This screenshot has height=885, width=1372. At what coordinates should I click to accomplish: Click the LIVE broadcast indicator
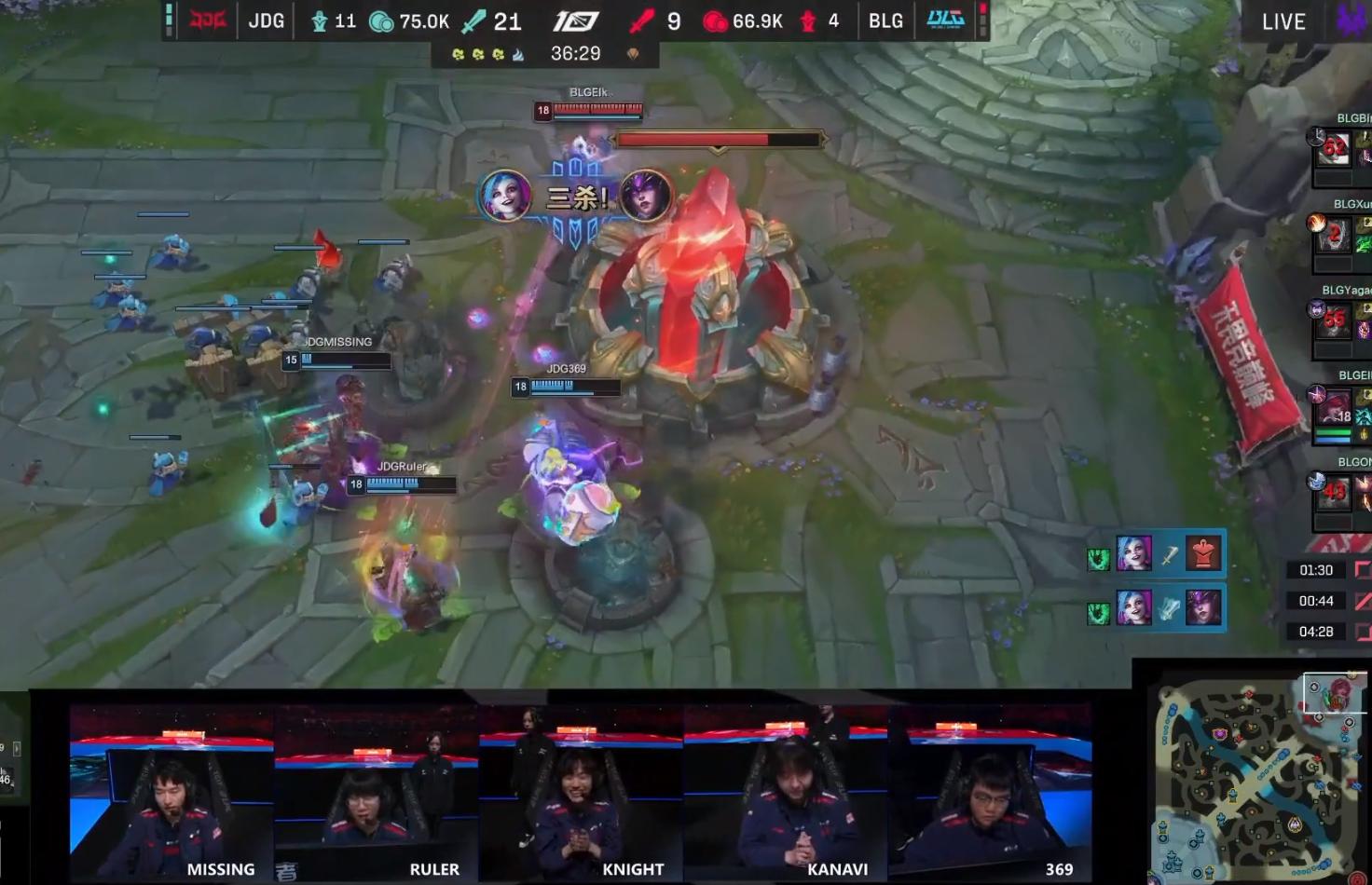(x=1283, y=21)
